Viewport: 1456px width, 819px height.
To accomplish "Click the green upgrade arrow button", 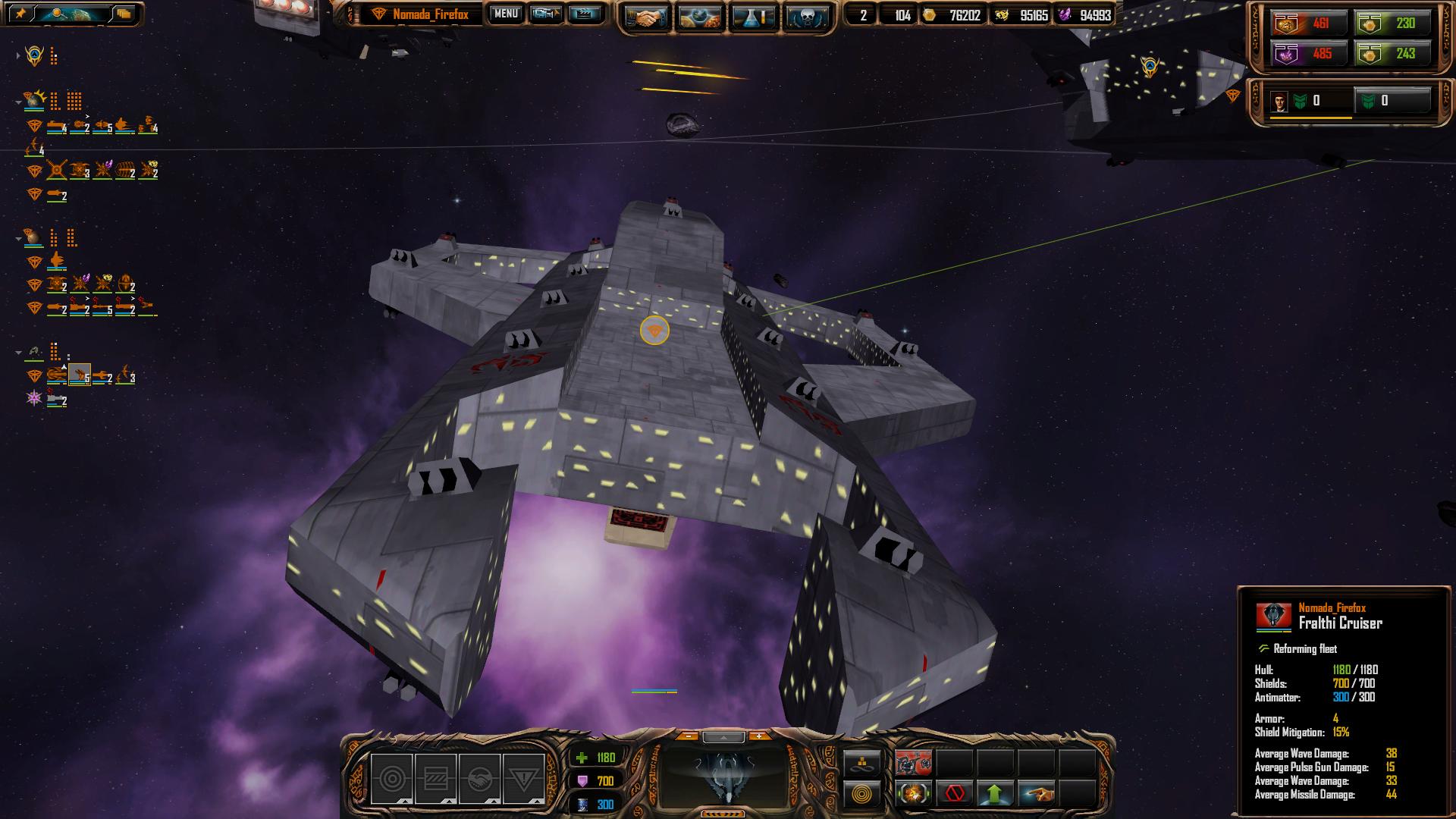I will tap(995, 794).
